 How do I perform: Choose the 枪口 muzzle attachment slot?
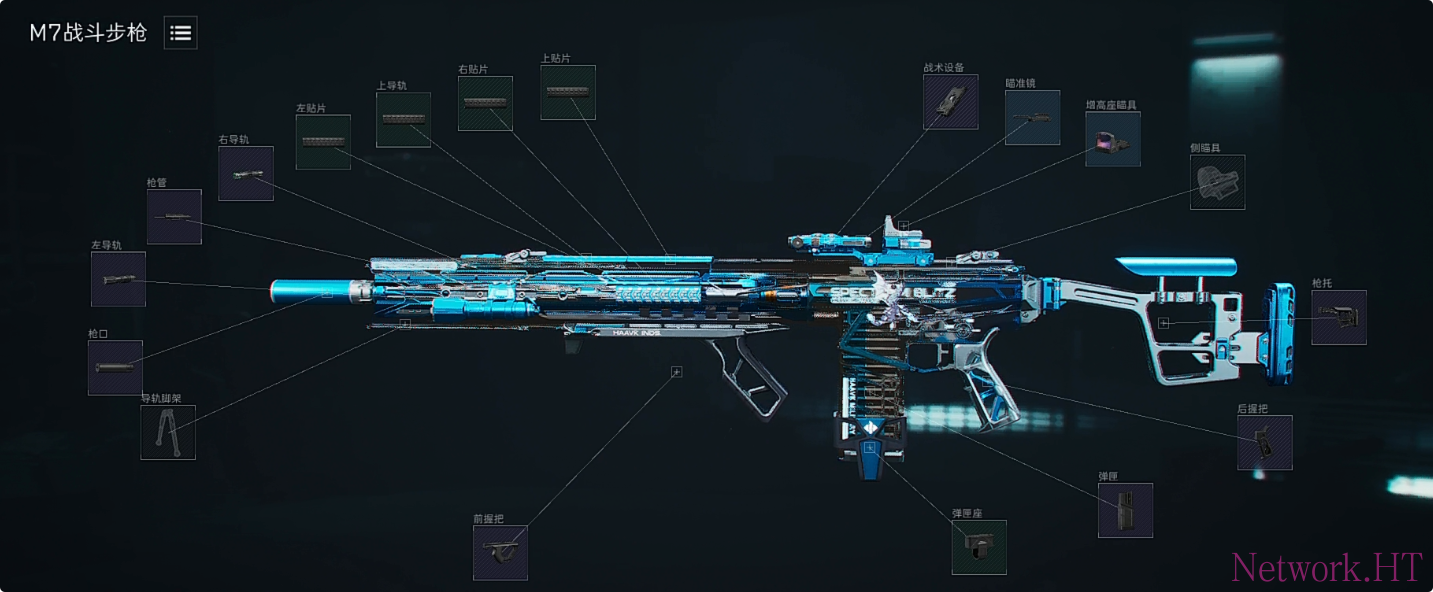coord(115,368)
